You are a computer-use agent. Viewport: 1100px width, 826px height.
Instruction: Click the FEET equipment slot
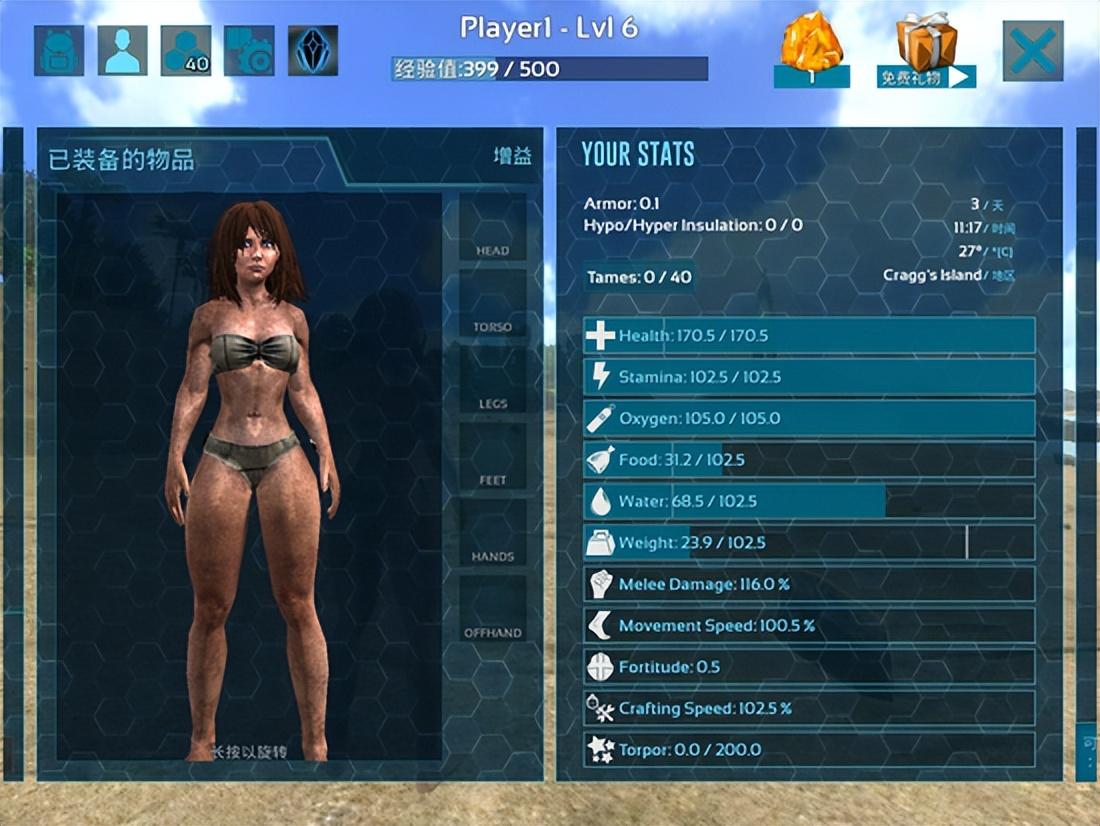[492, 458]
